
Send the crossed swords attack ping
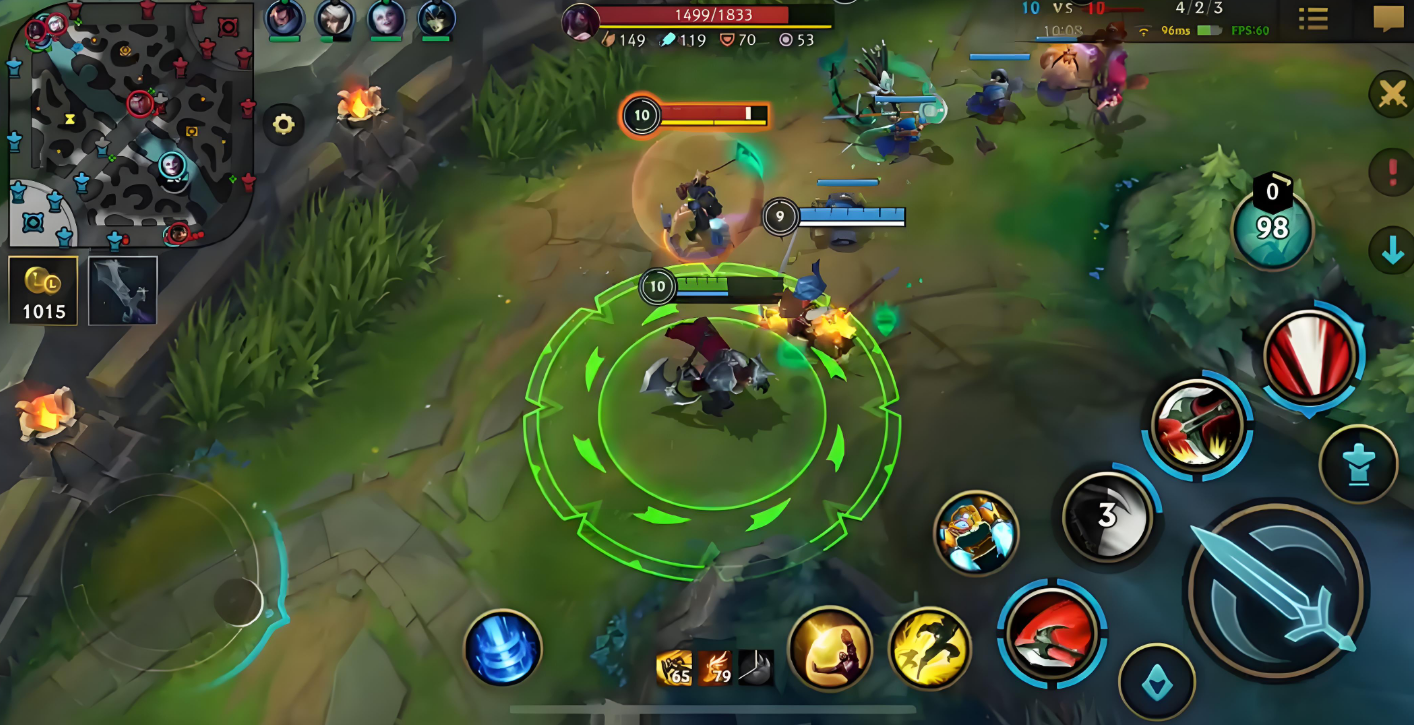click(x=1391, y=95)
